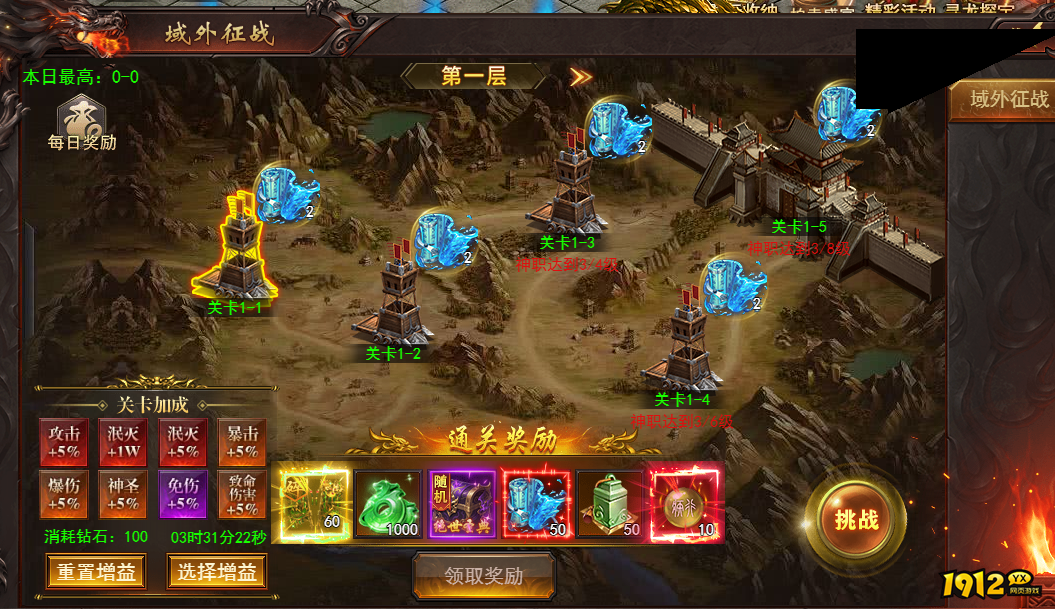Select the purple 免伤+5% buff tile

[x=183, y=494]
